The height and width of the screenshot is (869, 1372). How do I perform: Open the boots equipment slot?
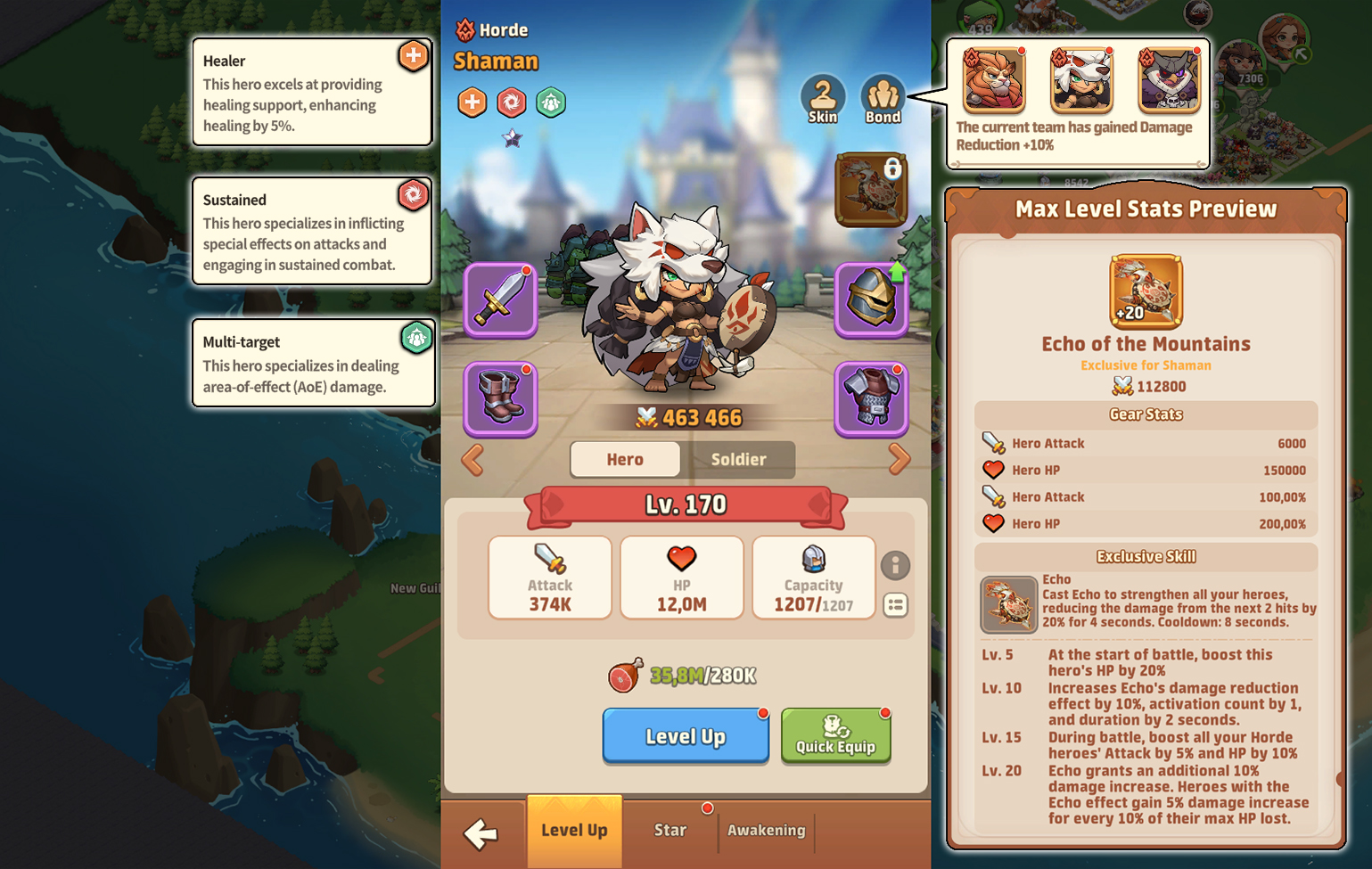click(500, 399)
